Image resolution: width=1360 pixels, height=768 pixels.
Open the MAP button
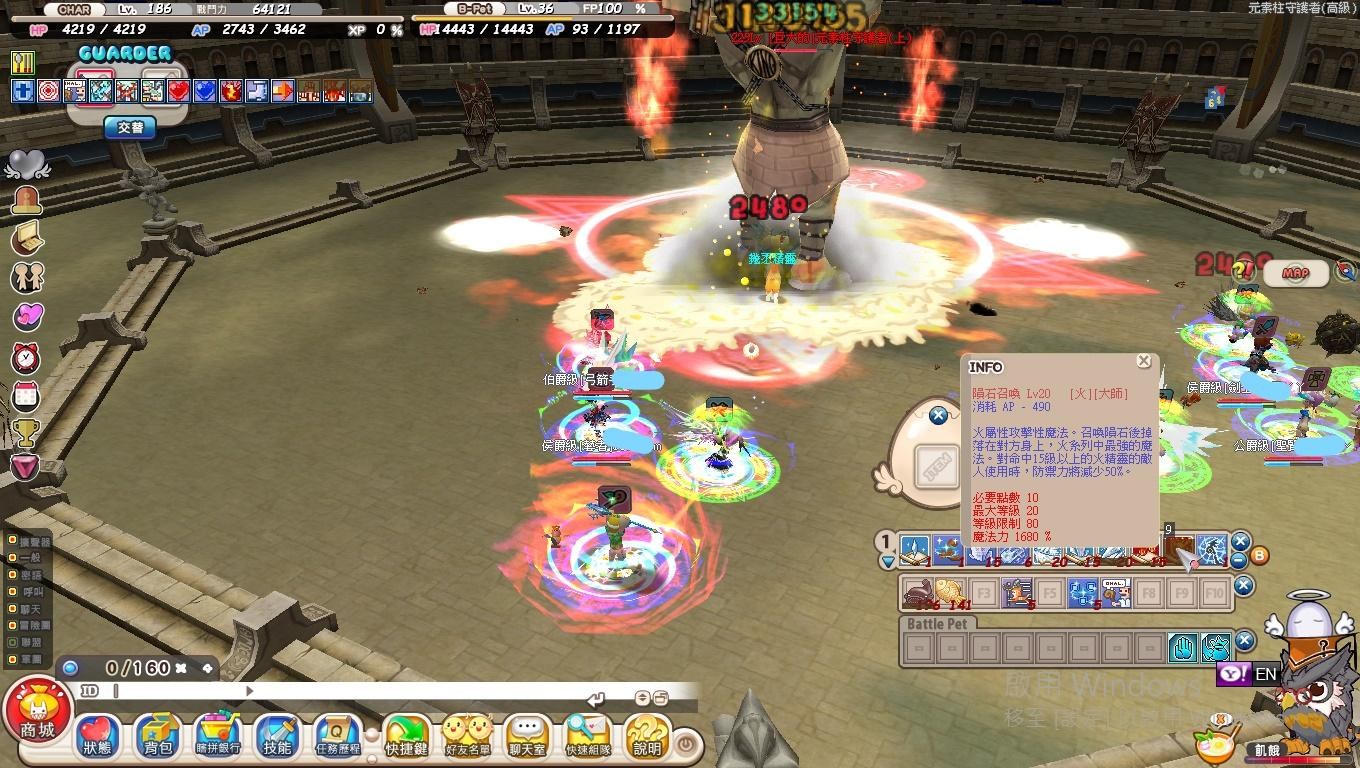pyautogui.click(x=1295, y=273)
